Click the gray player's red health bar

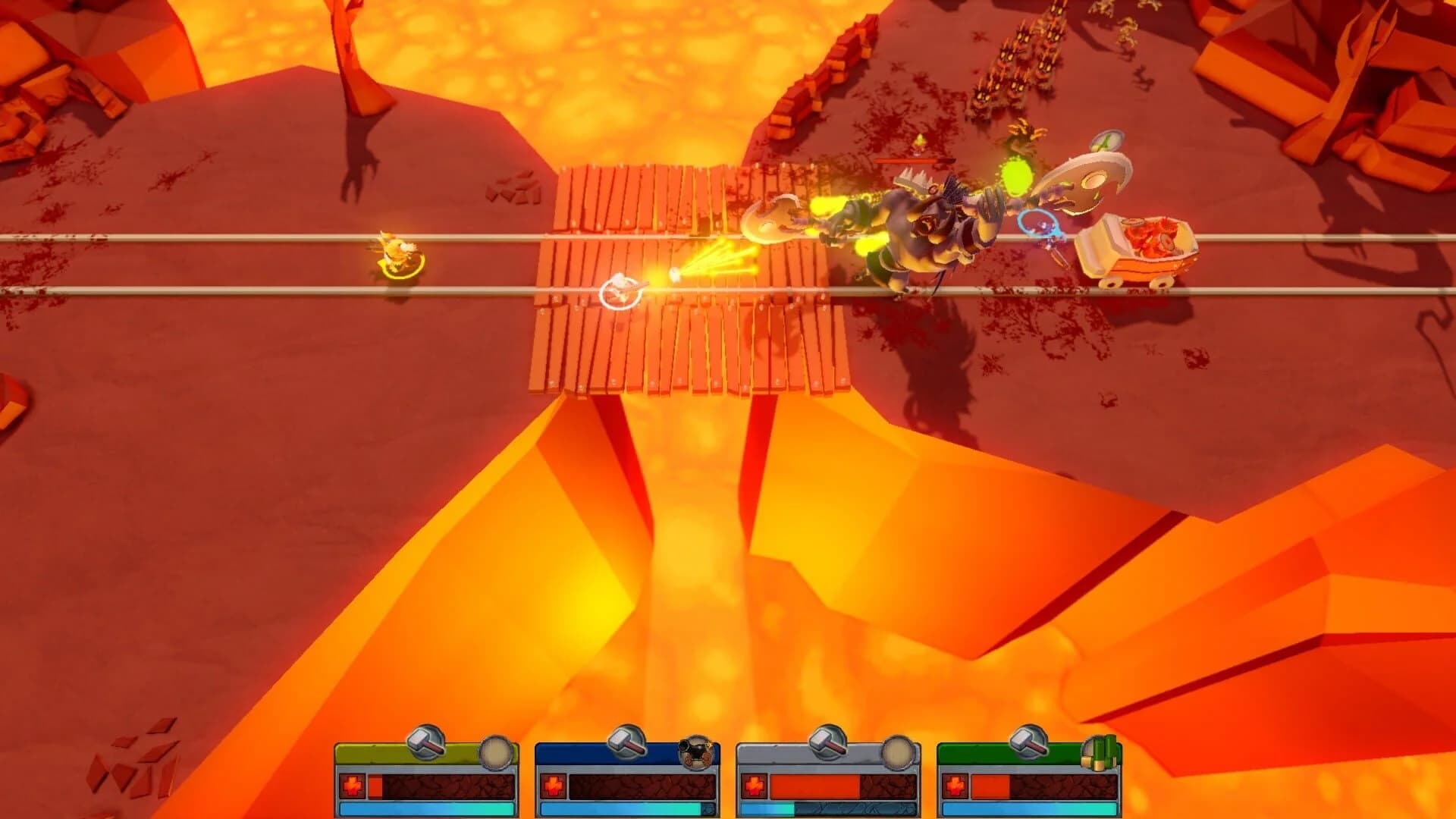(x=815, y=785)
